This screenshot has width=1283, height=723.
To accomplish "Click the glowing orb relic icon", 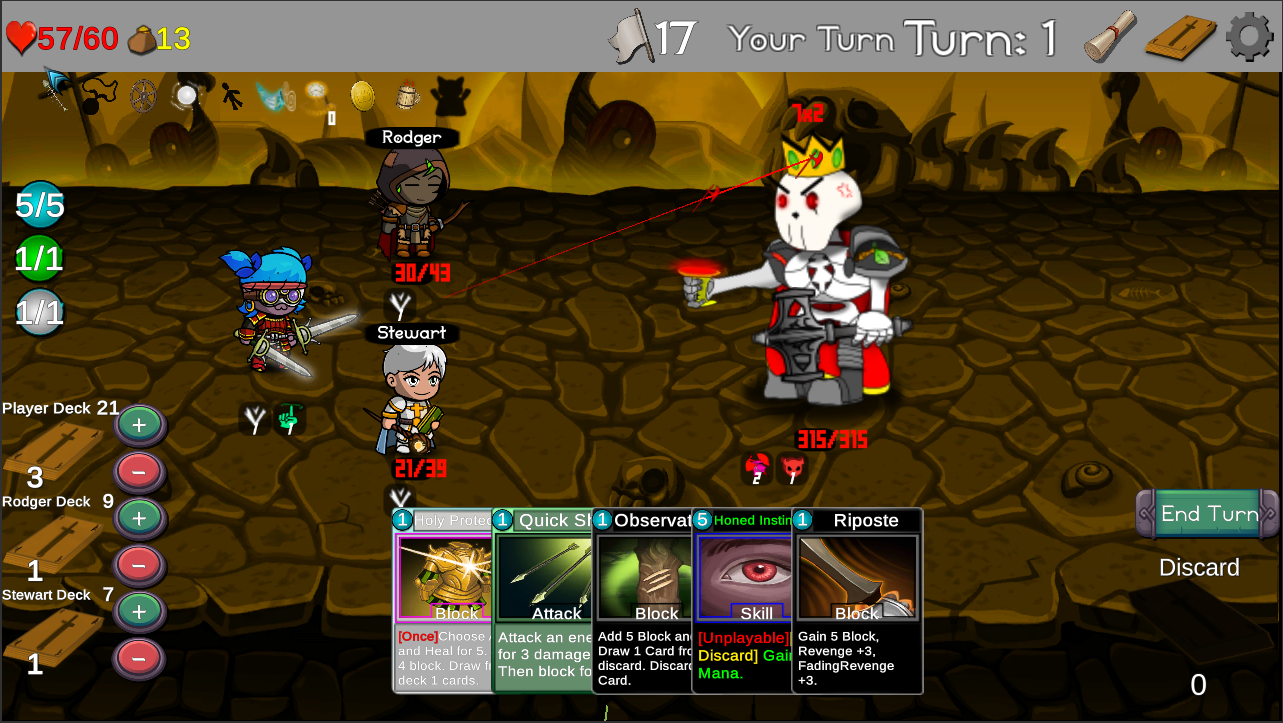I will 187,95.
